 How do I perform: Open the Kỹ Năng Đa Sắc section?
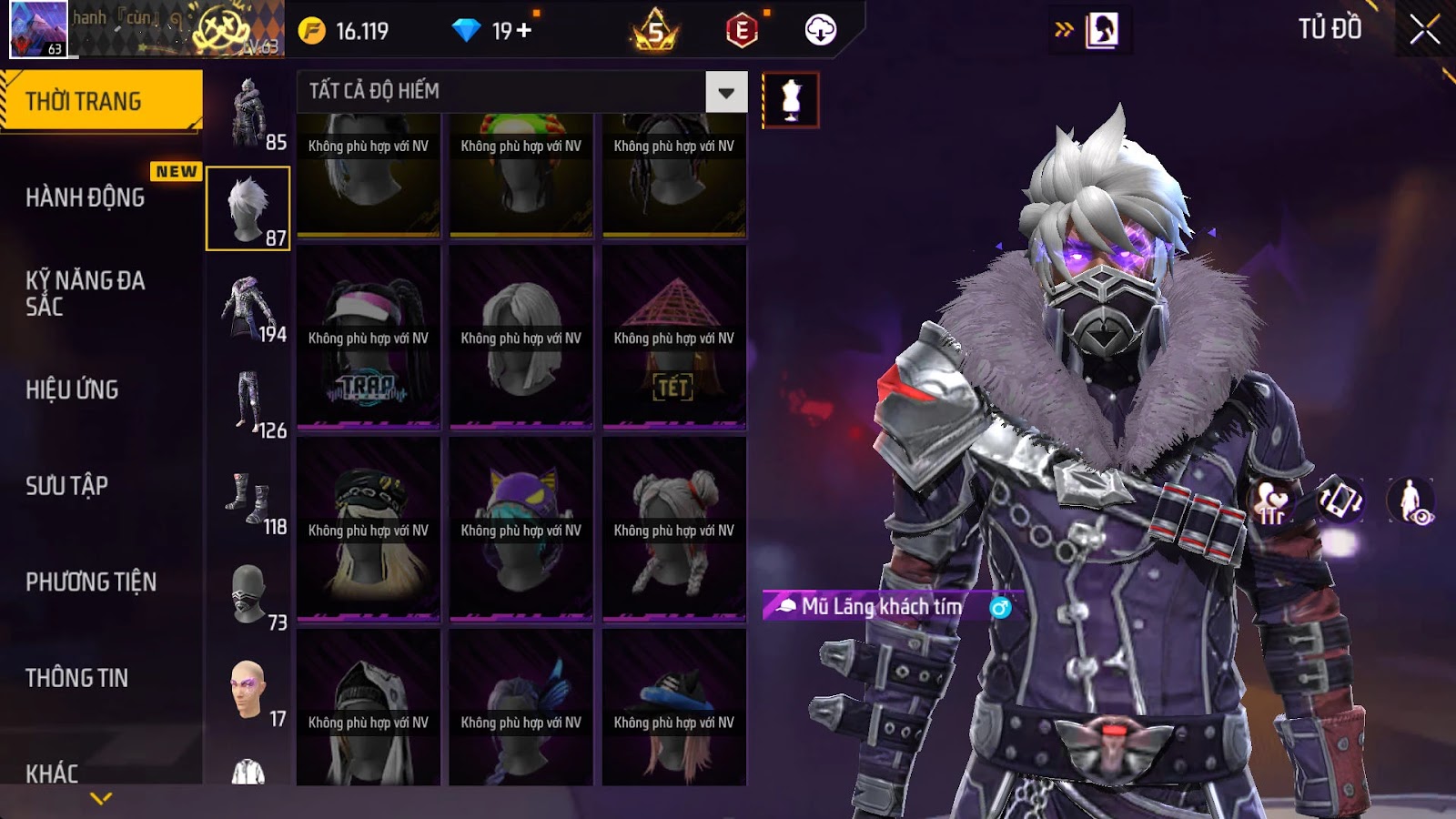pos(86,293)
